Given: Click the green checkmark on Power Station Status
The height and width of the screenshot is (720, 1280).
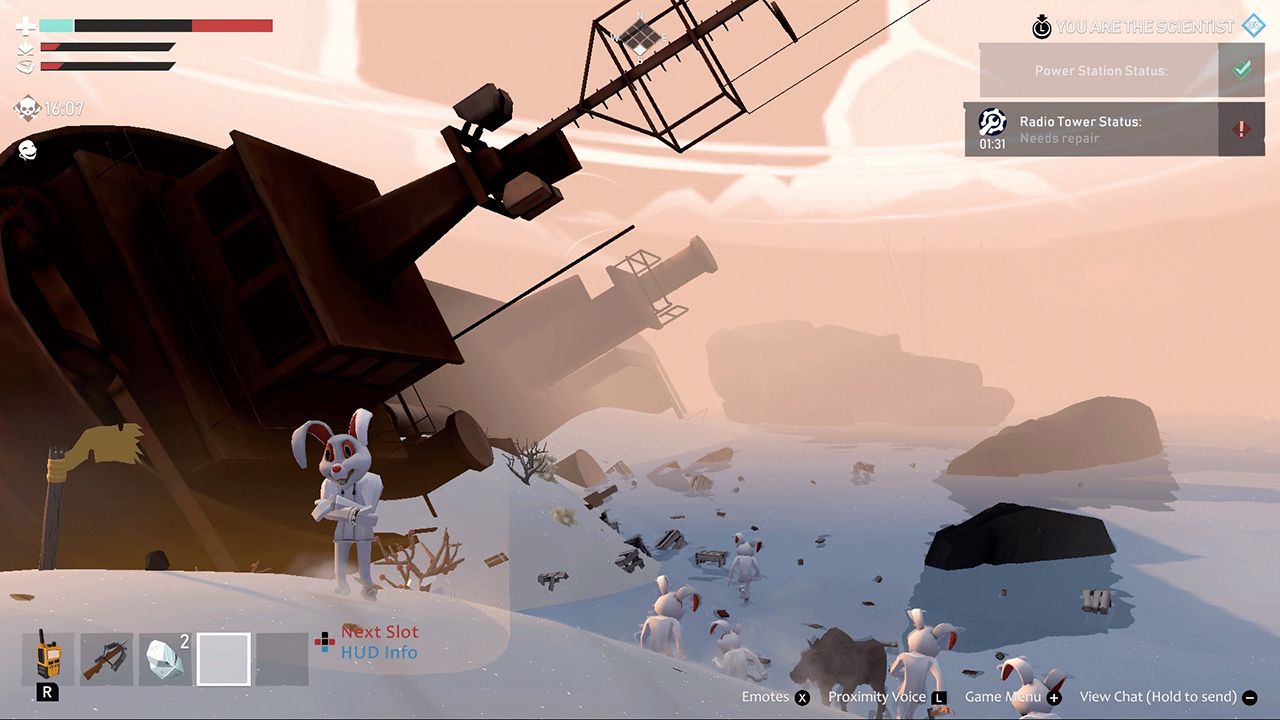Looking at the screenshot, I should (x=1242, y=69).
